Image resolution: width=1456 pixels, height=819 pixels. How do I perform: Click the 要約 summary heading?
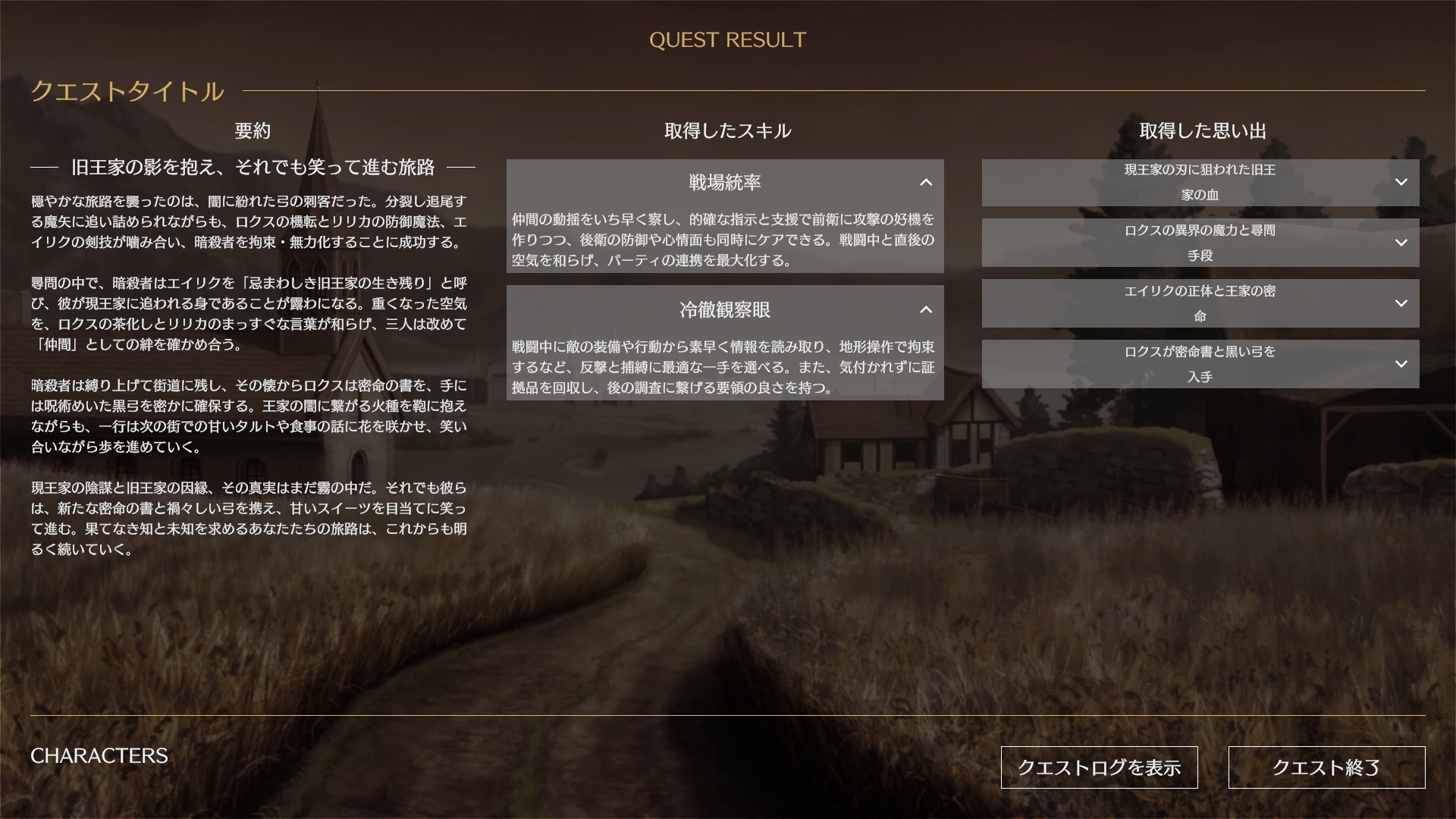point(253,130)
